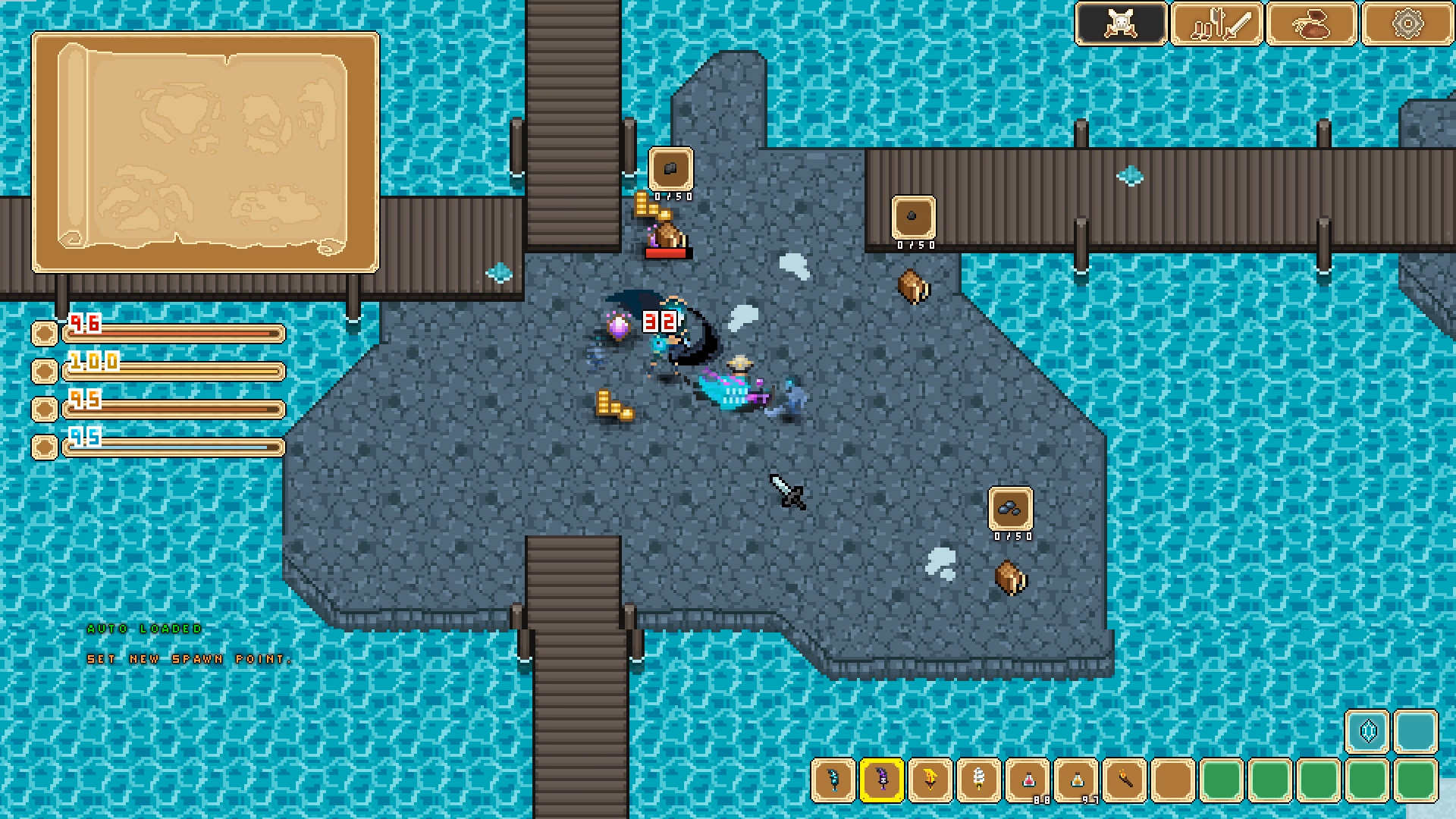The height and width of the screenshot is (819, 1456).
Task: Click the hexagon icon beside the 96 bar
Action: [43, 332]
